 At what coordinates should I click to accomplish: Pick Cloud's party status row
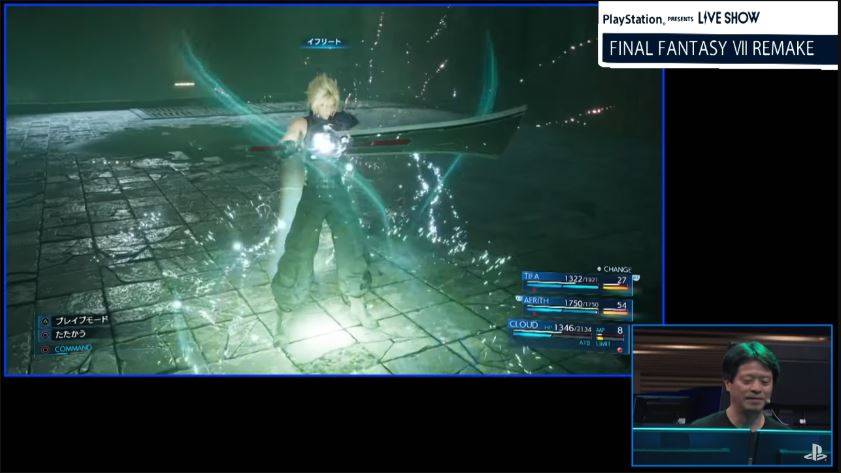[572, 330]
